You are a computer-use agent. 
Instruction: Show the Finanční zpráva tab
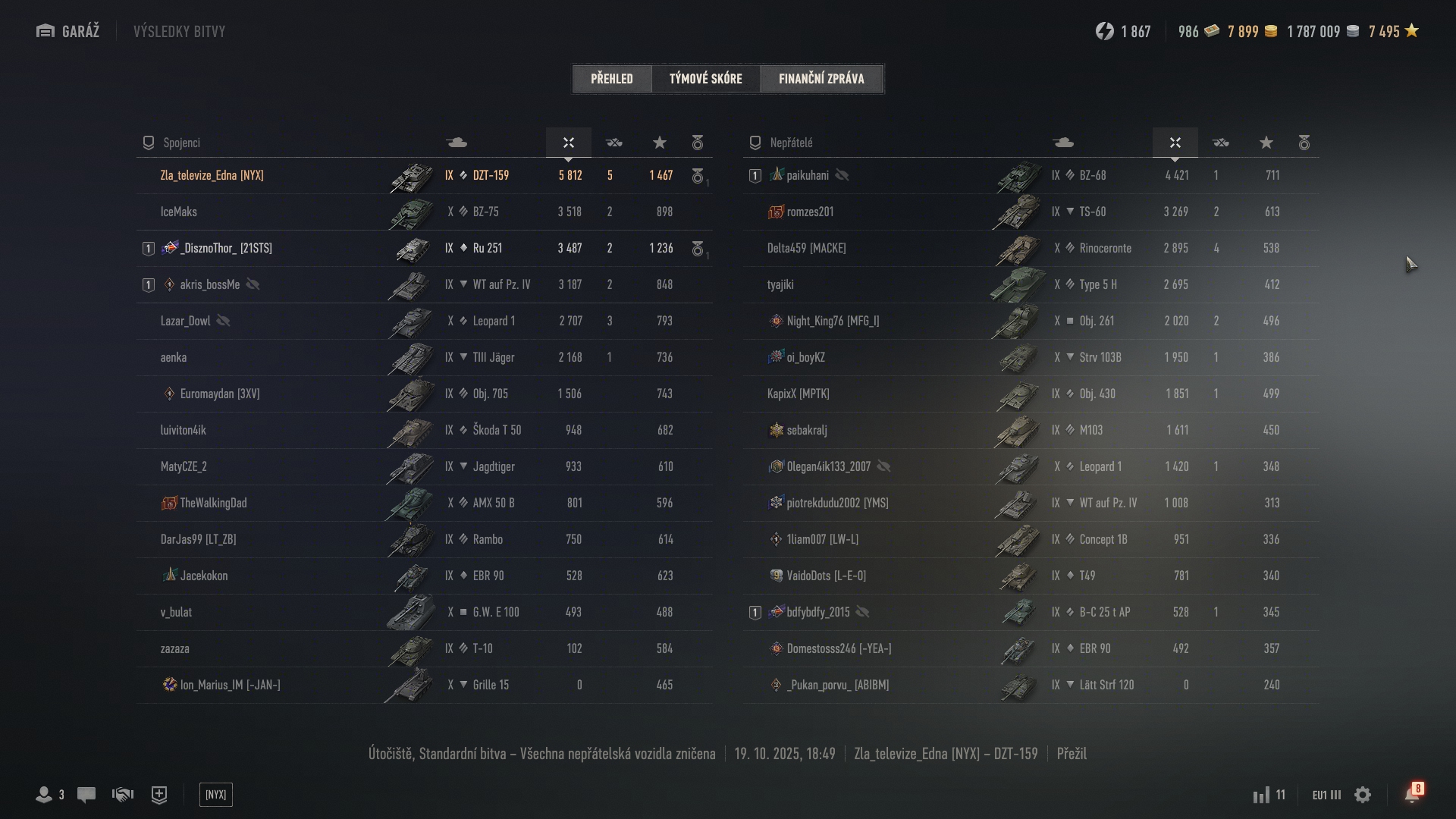(x=821, y=78)
